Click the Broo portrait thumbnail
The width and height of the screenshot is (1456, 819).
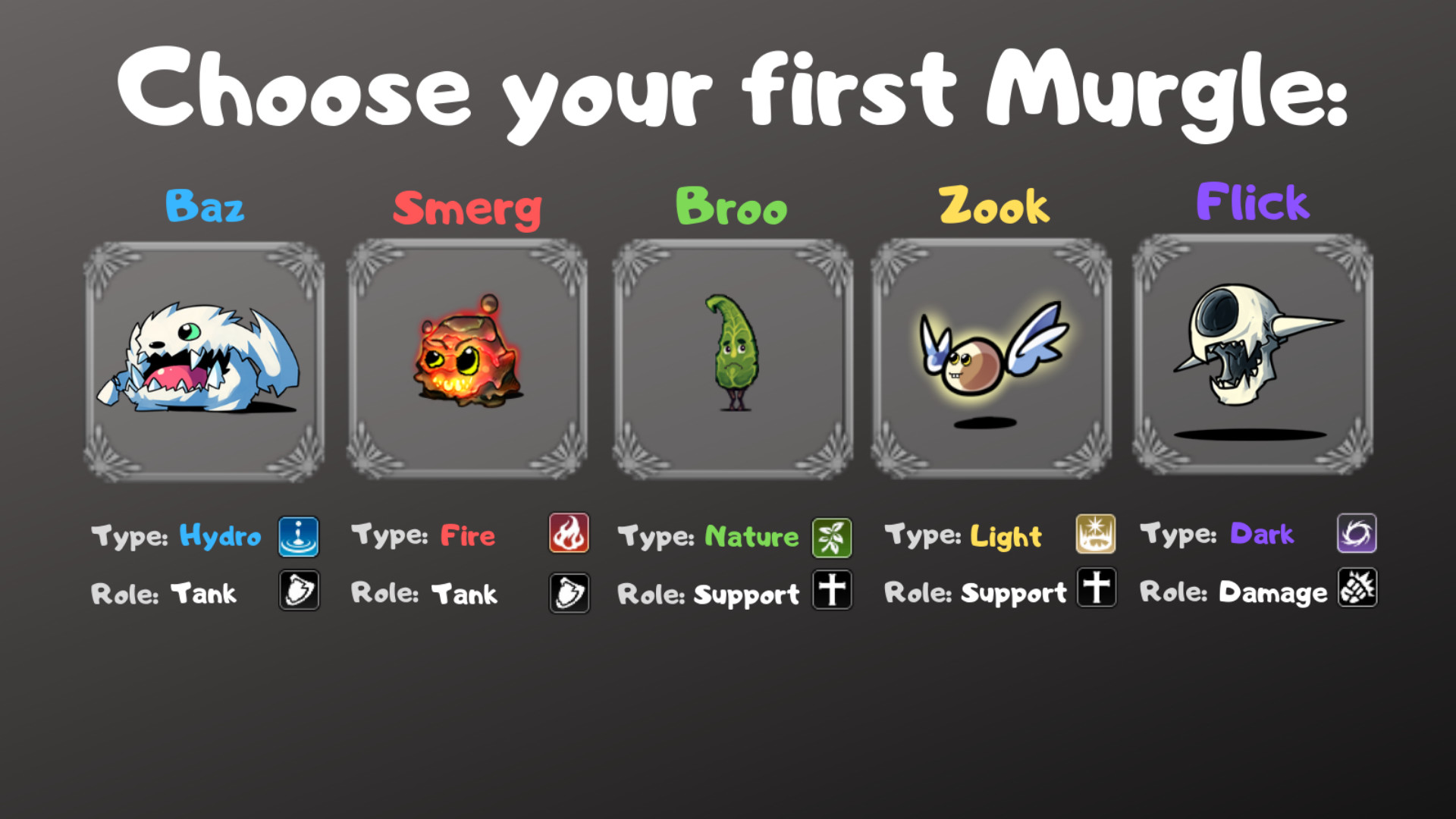click(730, 358)
